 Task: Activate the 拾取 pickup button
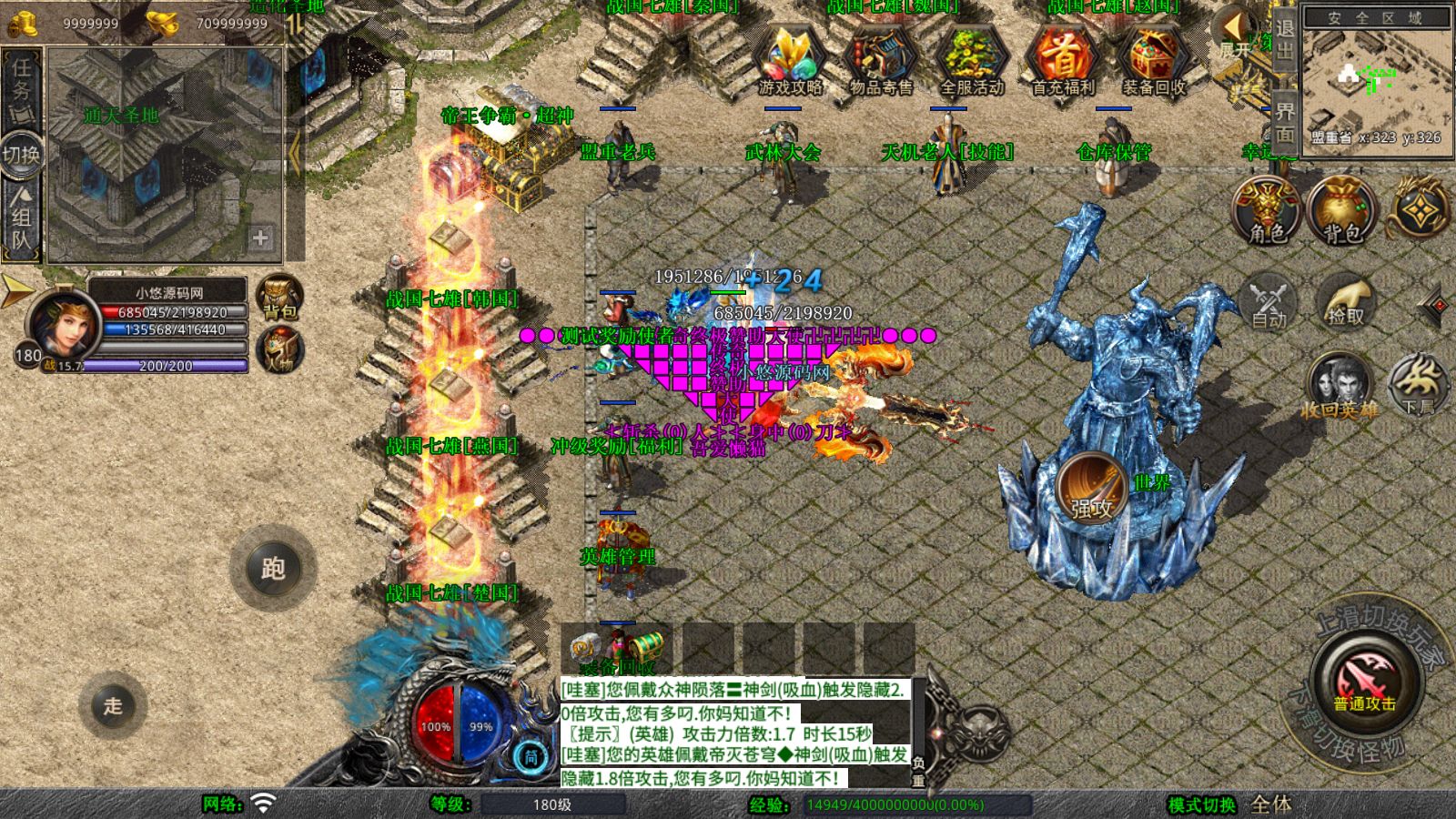[1346, 302]
